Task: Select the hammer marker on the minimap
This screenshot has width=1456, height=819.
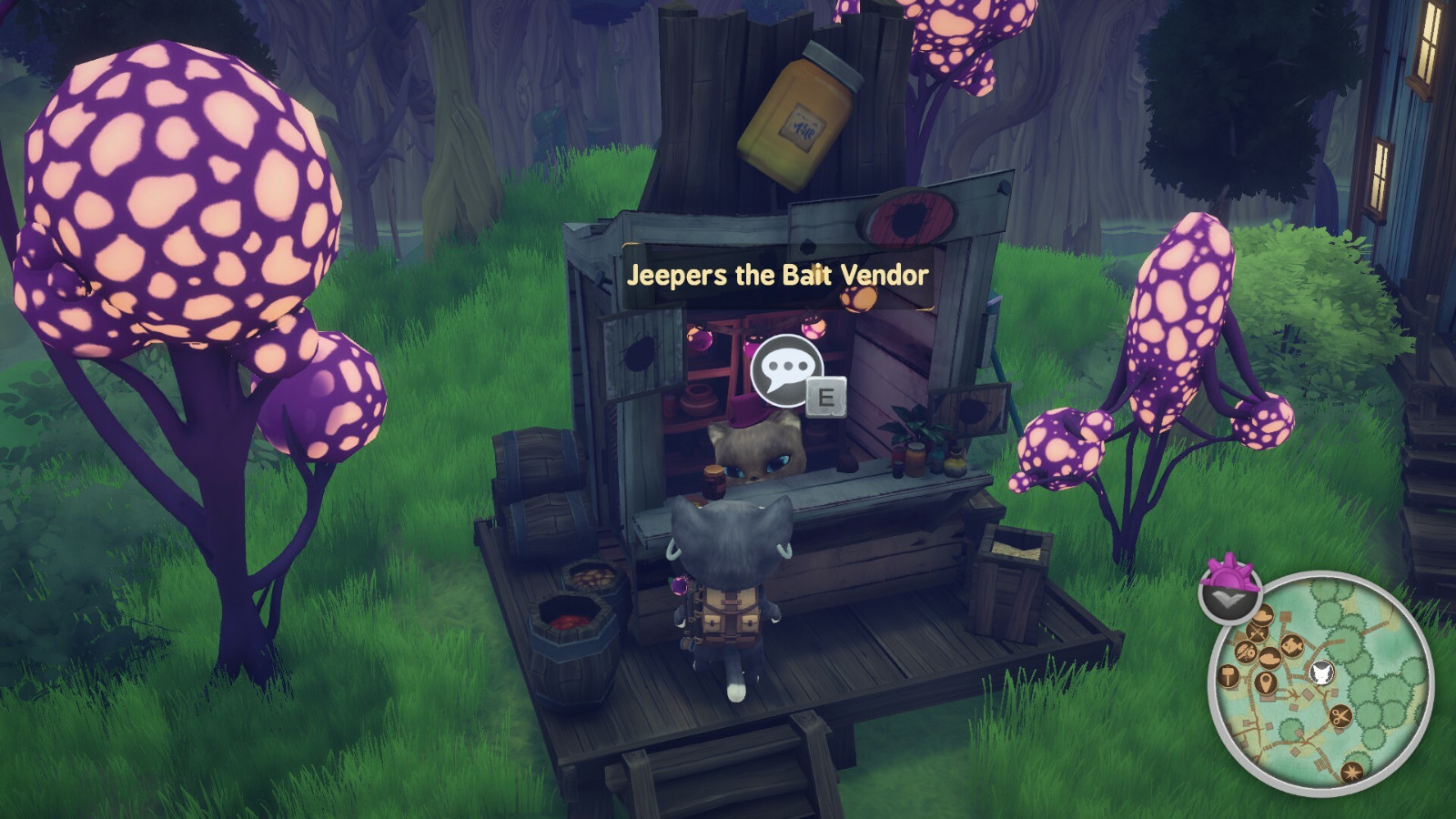Action: click(1229, 676)
